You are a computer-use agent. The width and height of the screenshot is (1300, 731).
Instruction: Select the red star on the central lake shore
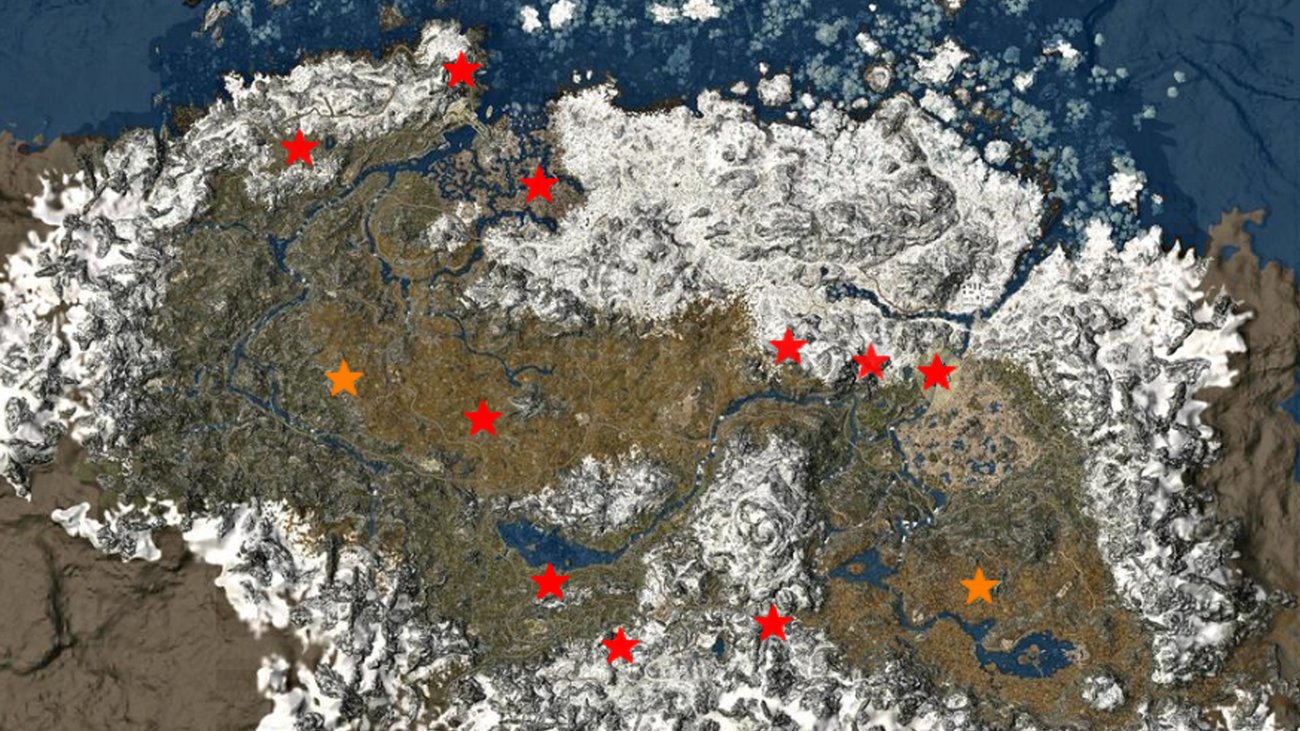click(549, 582)
